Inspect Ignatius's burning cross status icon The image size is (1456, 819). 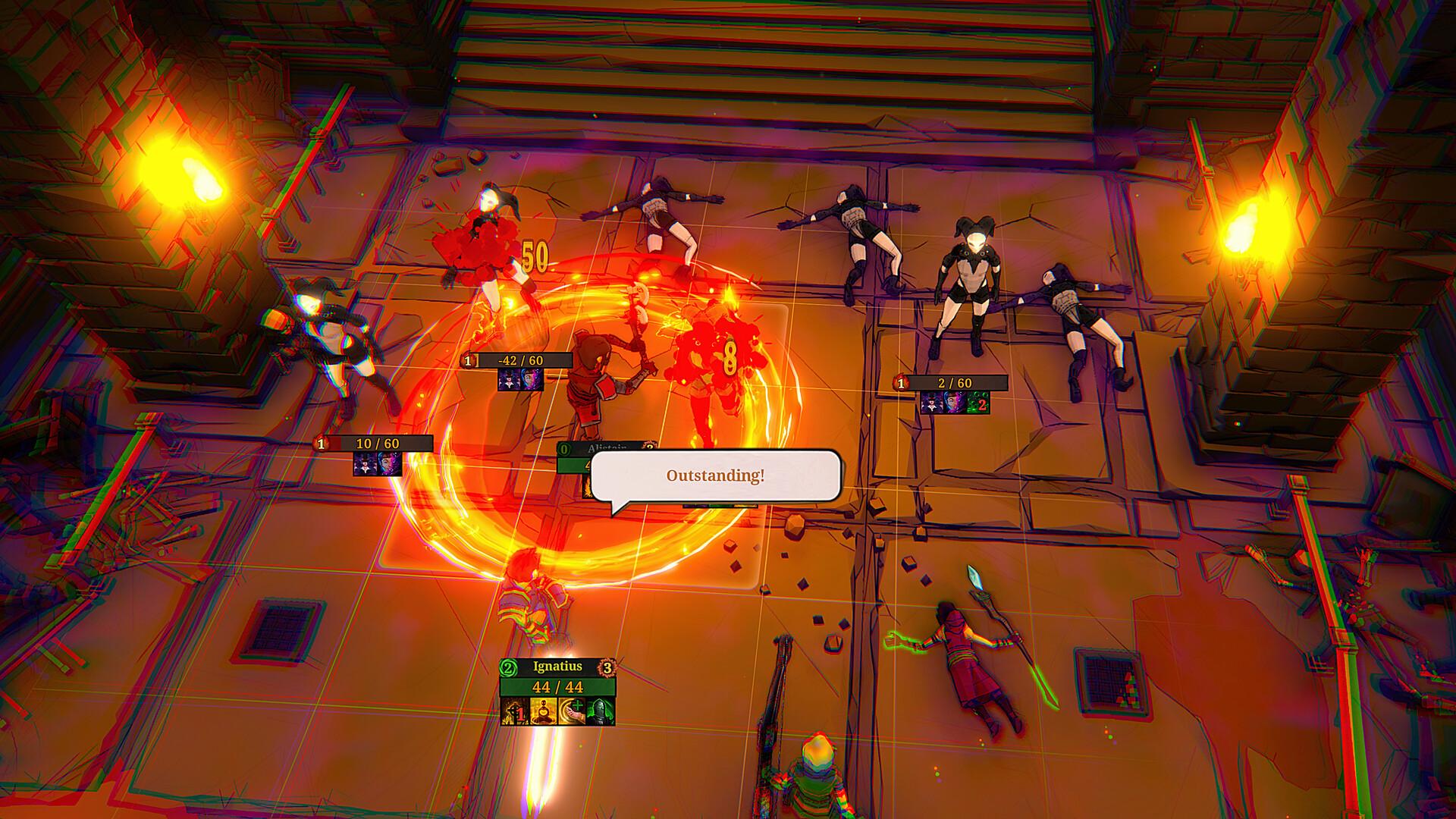[515, 711]
